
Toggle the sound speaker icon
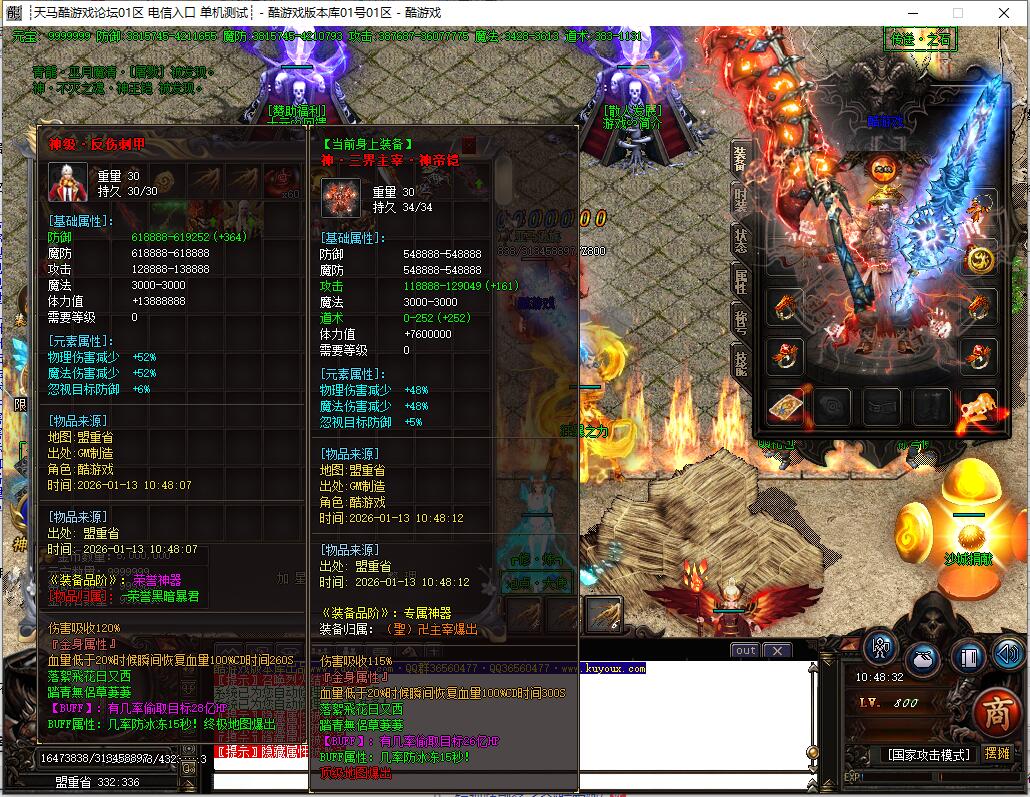point(1008,656)
